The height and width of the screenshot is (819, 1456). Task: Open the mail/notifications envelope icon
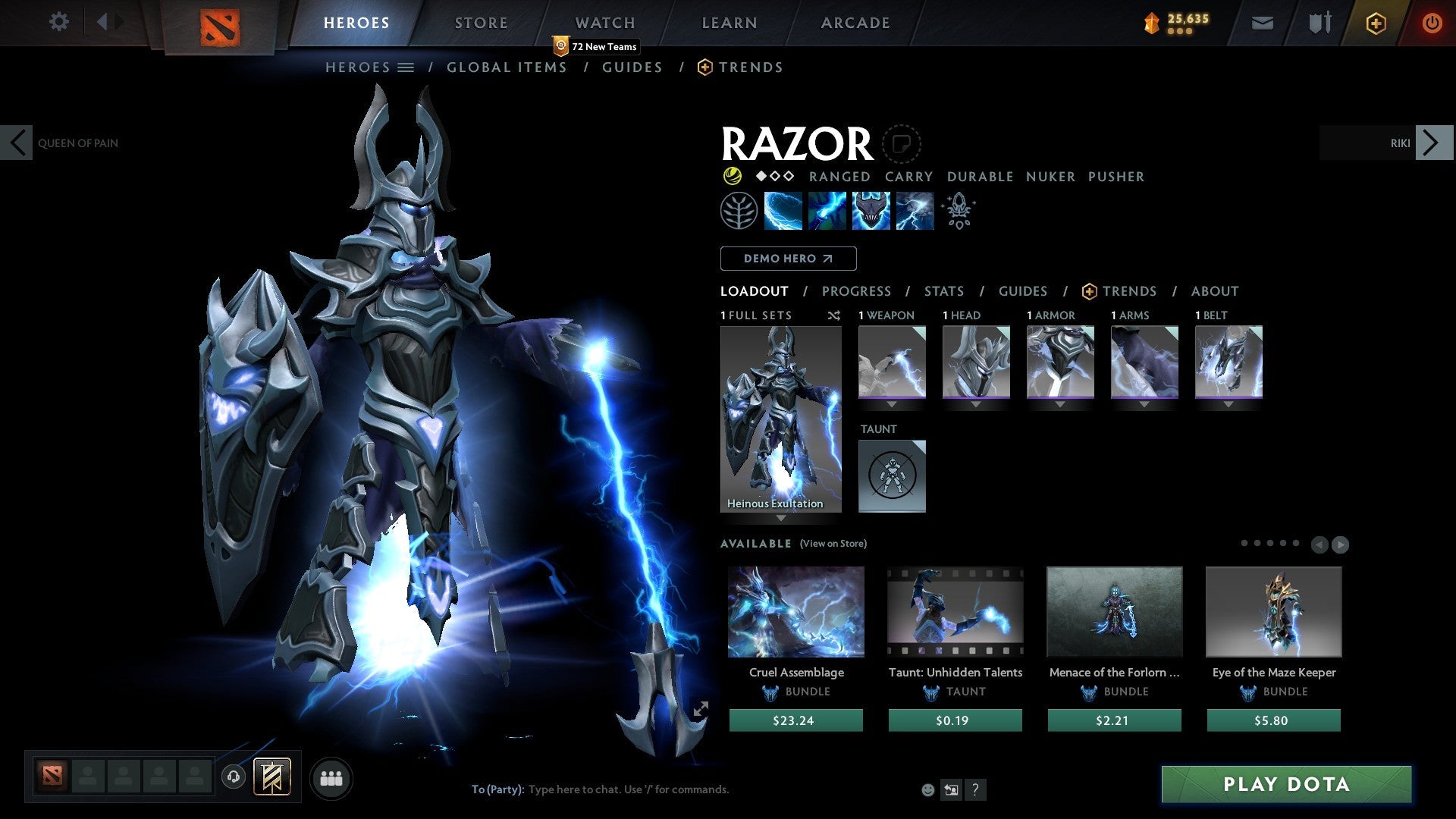[1262, 23]
